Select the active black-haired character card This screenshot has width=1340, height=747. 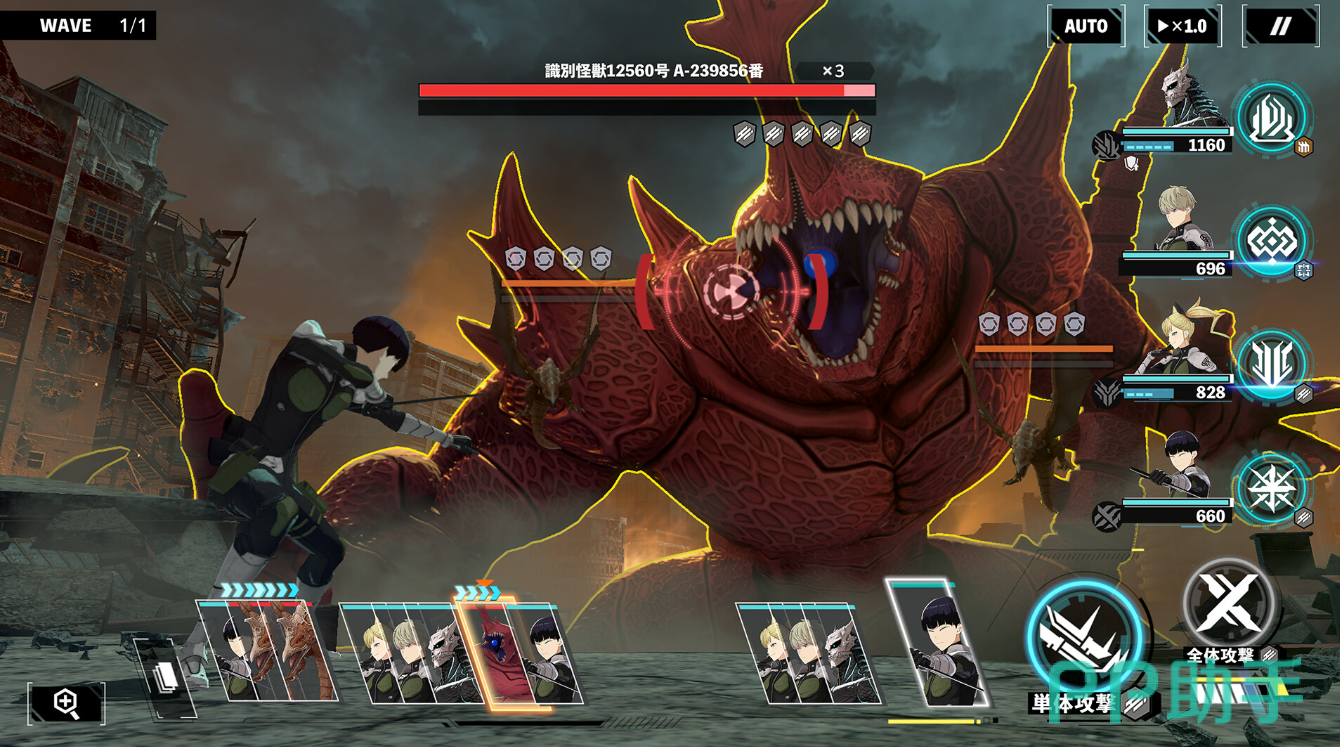(936, 643)
